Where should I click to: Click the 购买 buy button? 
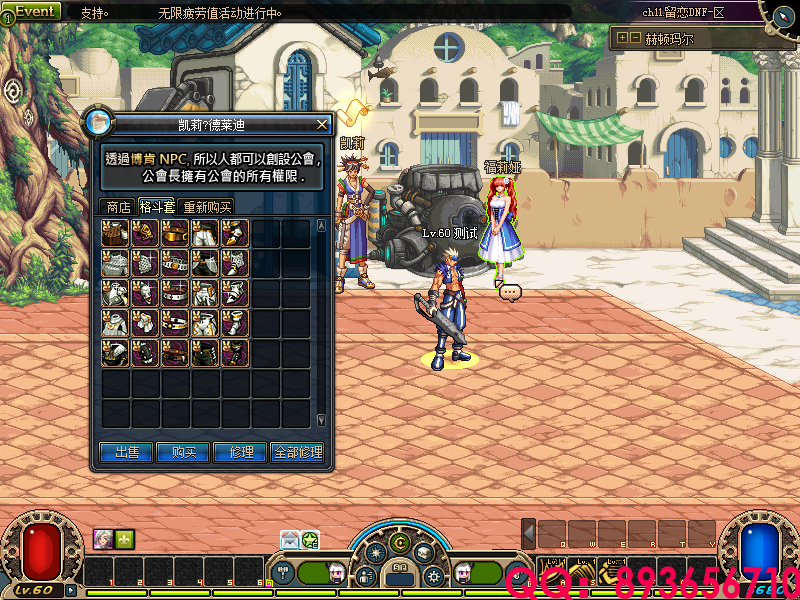pyautogui.click(x=184, y=453)
